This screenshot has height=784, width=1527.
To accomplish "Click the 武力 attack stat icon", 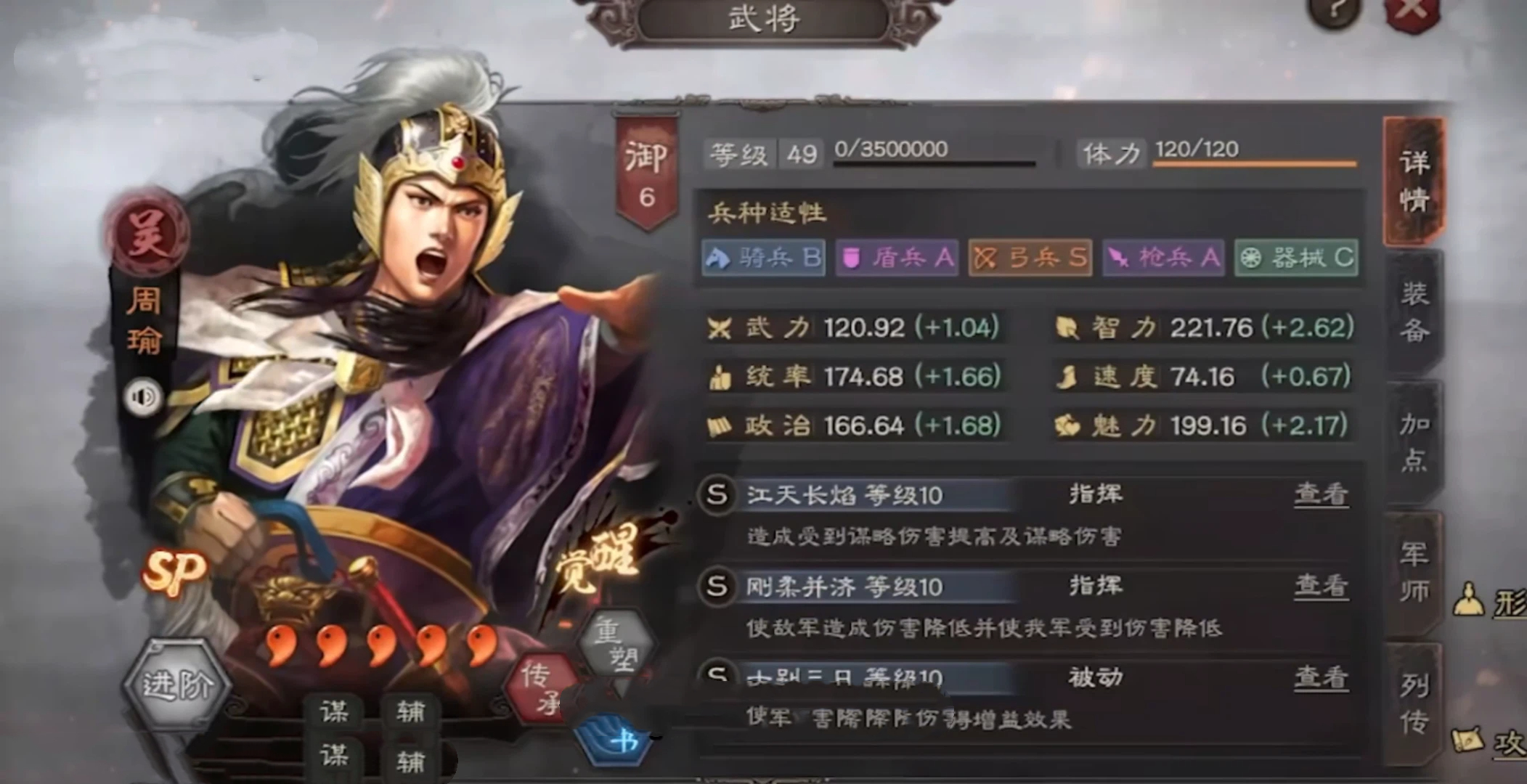I will point(720,327).
